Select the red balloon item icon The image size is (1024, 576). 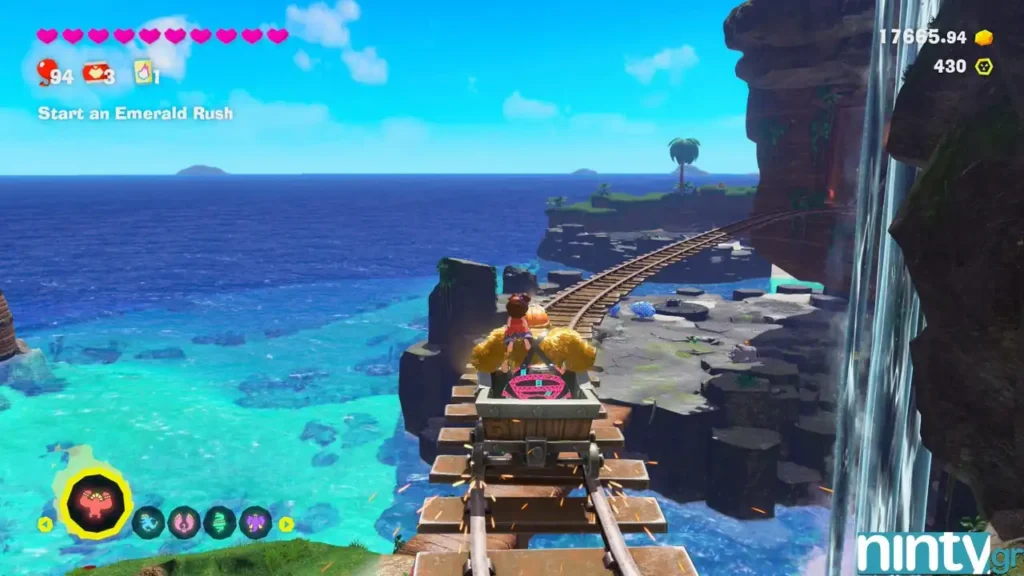coord(46,71)
